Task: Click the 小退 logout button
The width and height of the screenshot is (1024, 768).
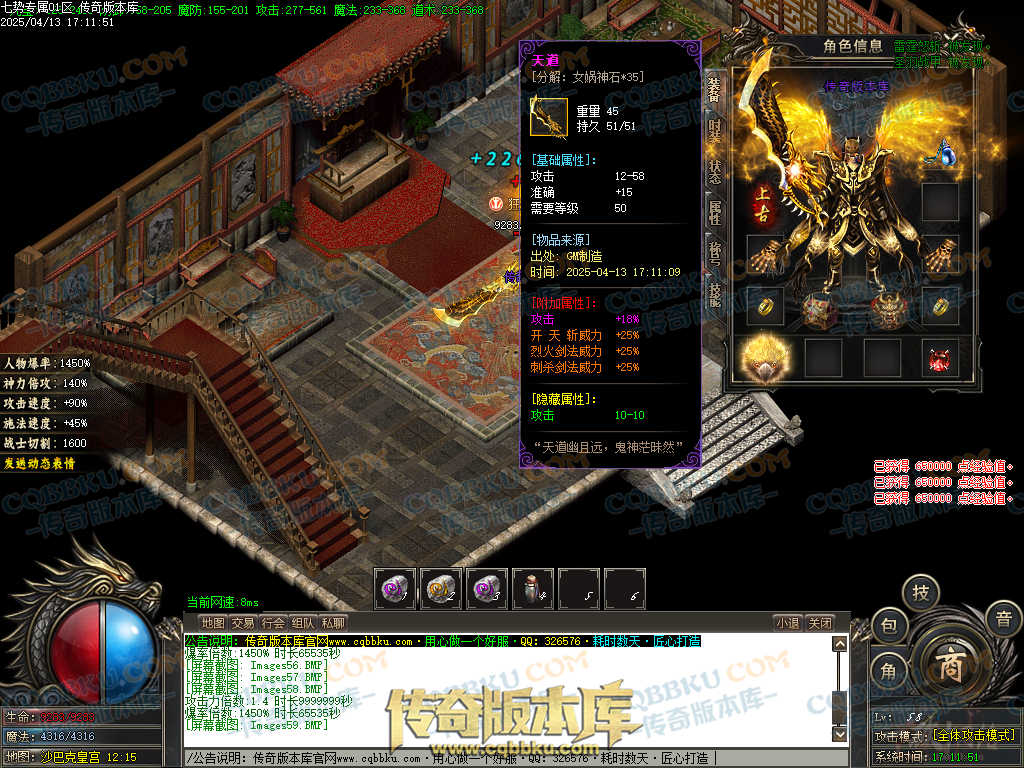Action: 788,622
